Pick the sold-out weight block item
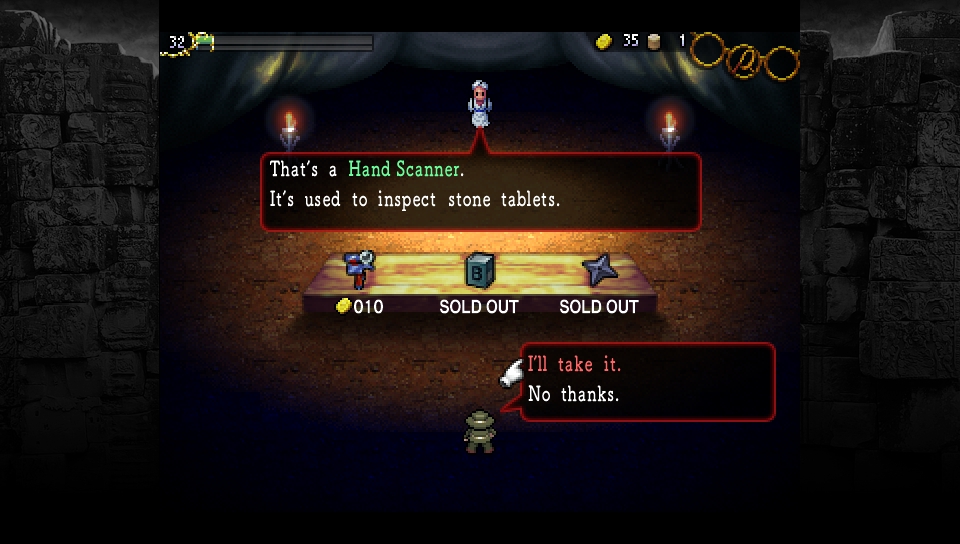Screen dimensions: 960x544 [x=479, y=271]
